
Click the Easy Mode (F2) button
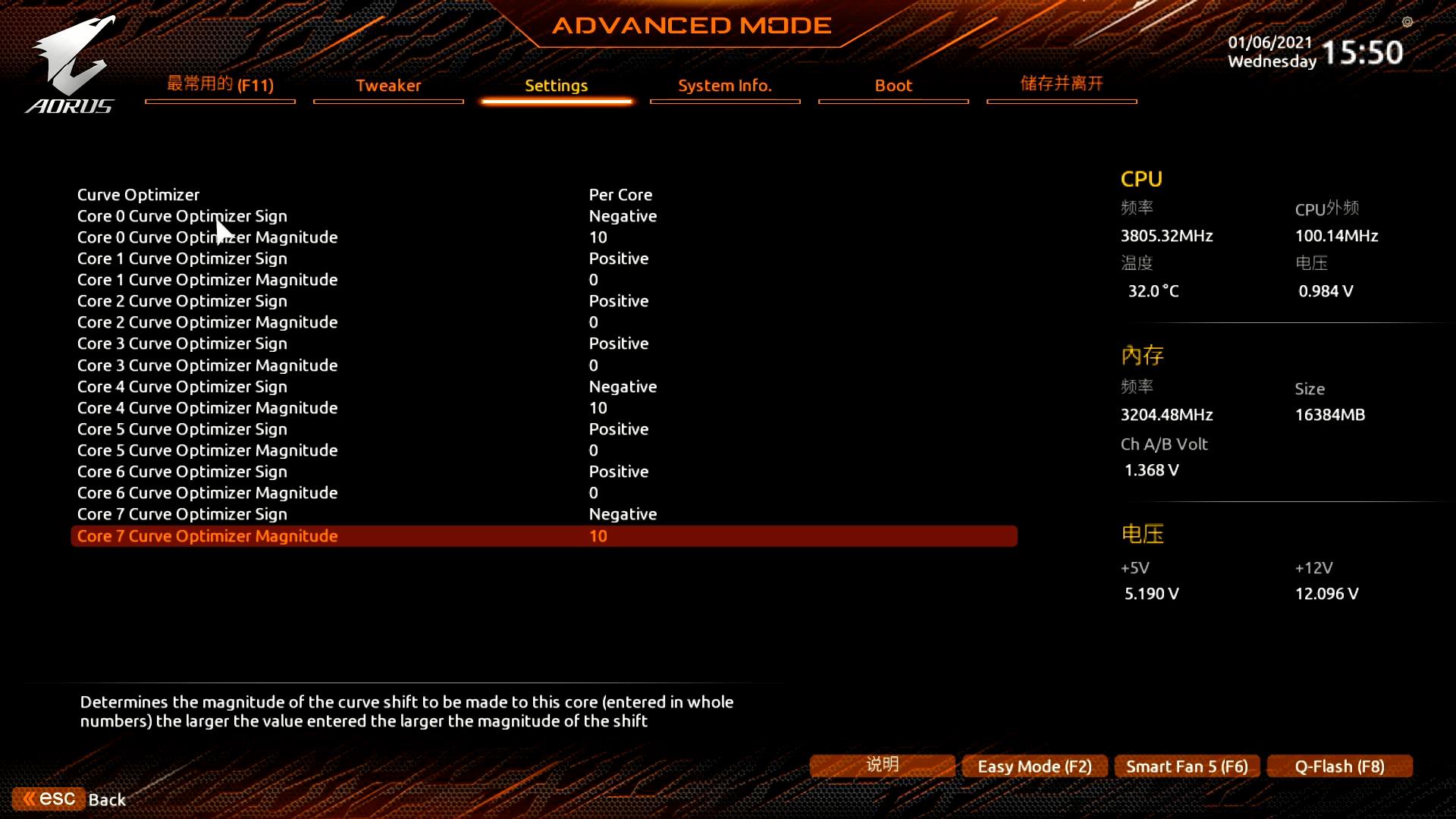[x=1034, y=766]
